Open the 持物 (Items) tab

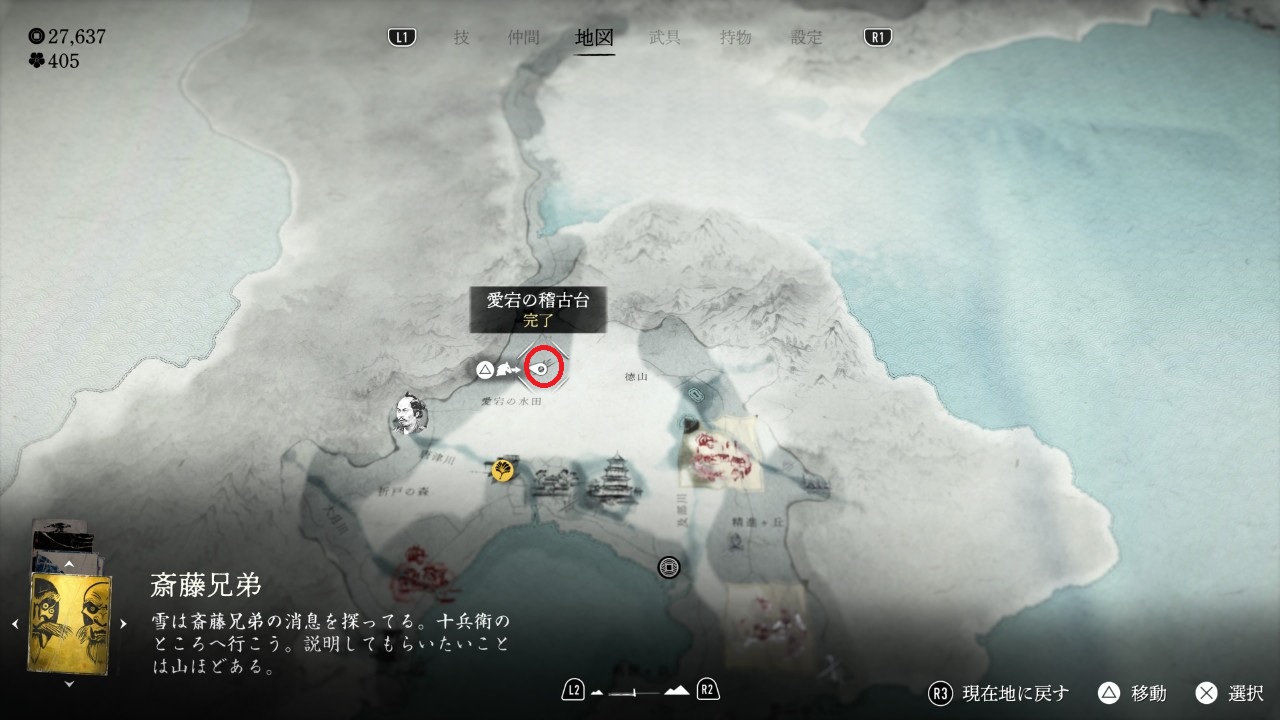pos(735,38)
